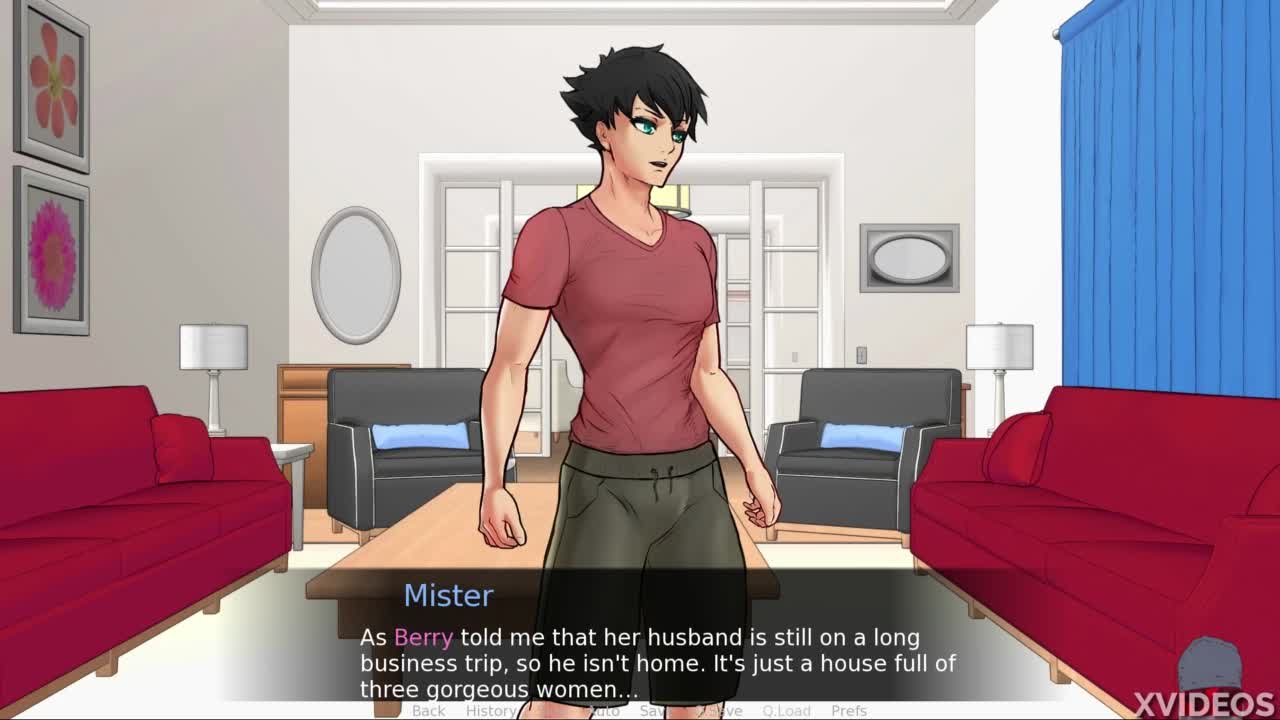Go back to the previous dialogue line

tap(428, 711)
